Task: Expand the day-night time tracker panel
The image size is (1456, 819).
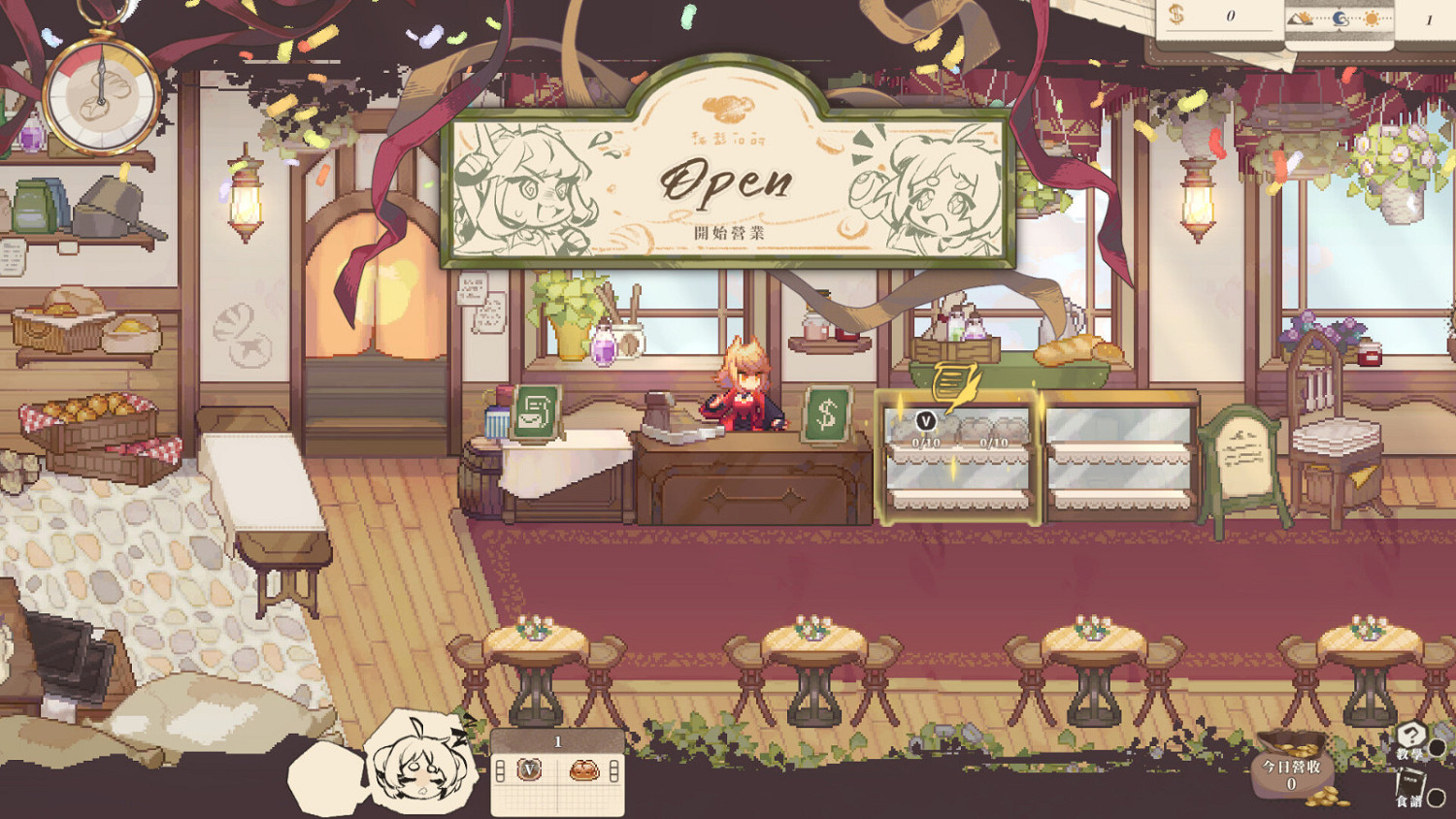Action: click(1343, 16)
